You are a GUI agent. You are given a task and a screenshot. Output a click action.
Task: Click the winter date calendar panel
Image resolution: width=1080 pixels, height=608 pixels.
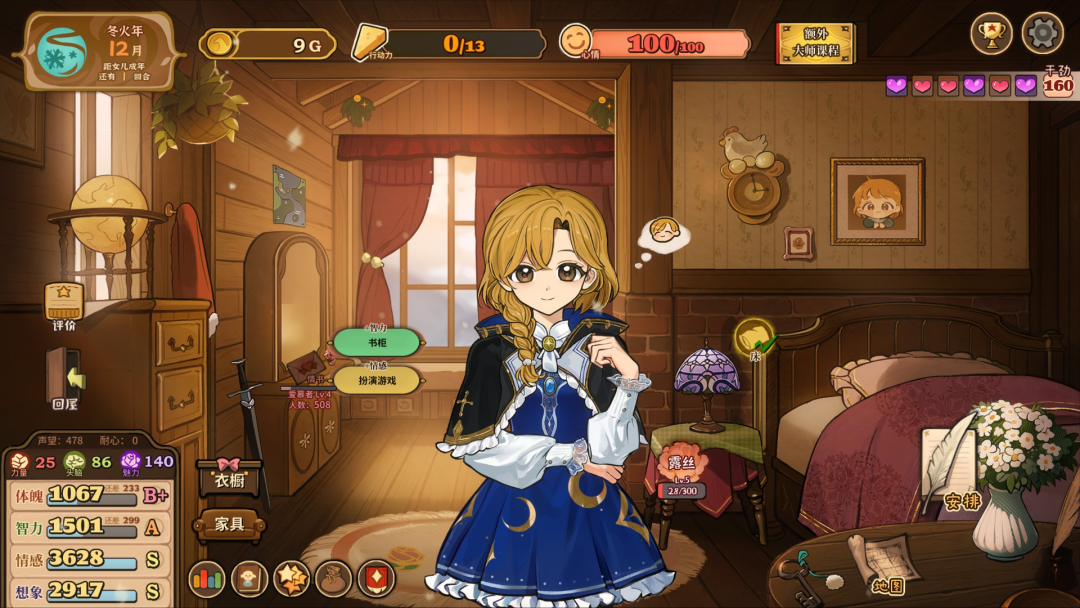coord(98,50)
